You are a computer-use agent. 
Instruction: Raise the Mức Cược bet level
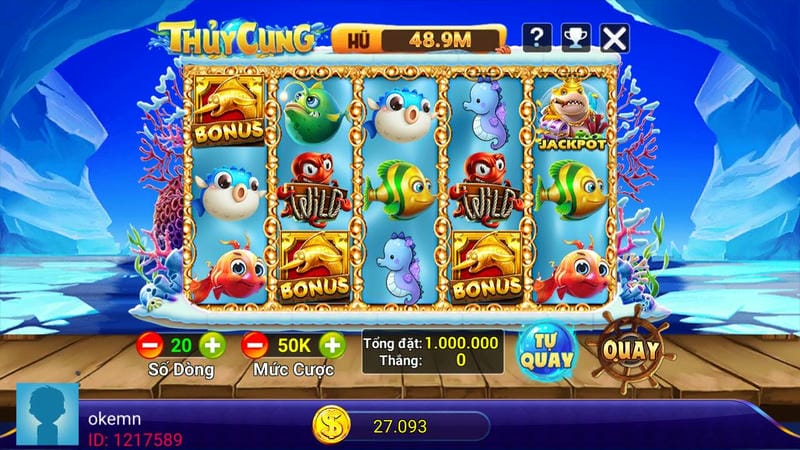click(x=332, y=345)
